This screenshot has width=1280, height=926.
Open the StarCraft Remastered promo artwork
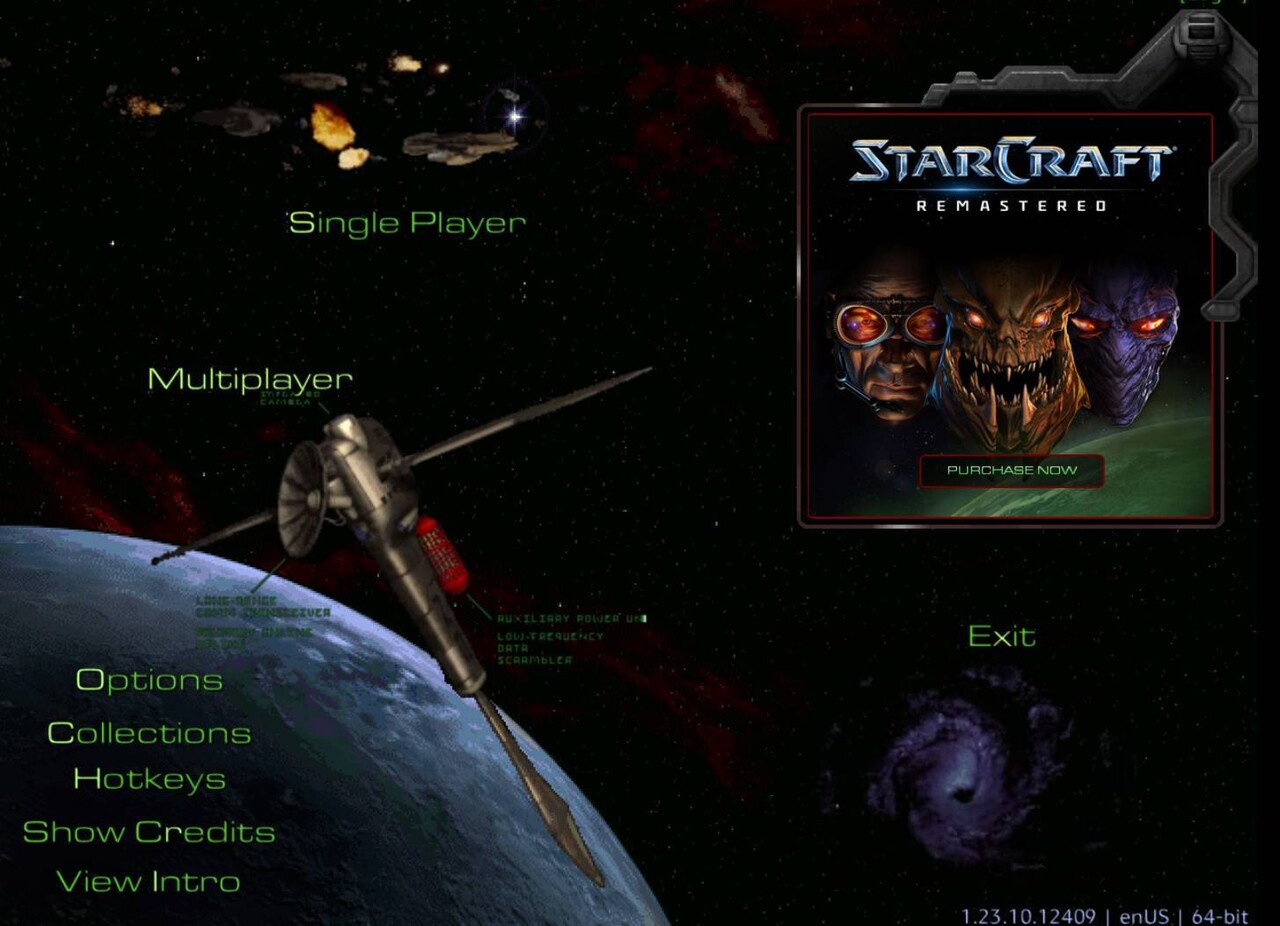[x=1010, y=340]
